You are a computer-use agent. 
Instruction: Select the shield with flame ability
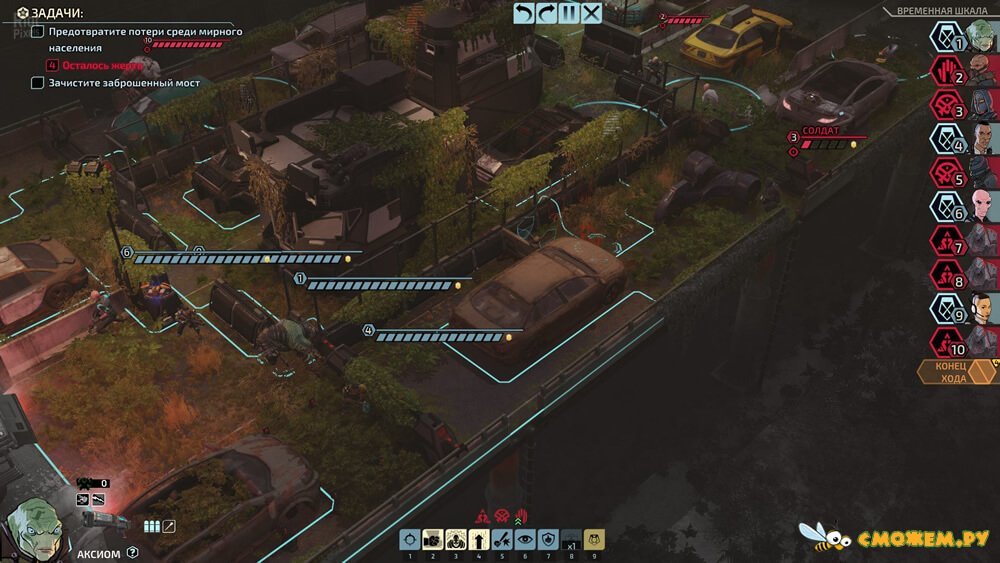[548, 540]
